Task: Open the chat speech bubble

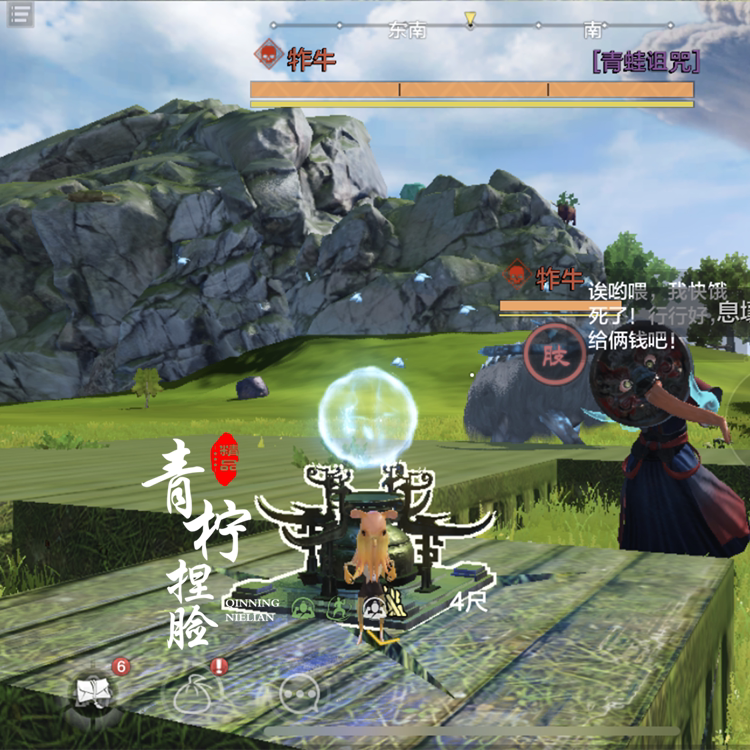Action: pos(300,692)
